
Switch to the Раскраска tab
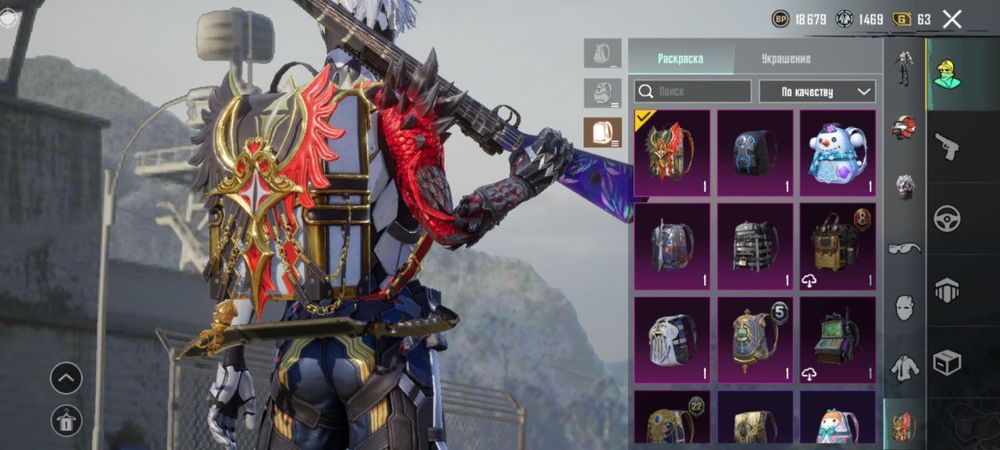tap(680, 59)
